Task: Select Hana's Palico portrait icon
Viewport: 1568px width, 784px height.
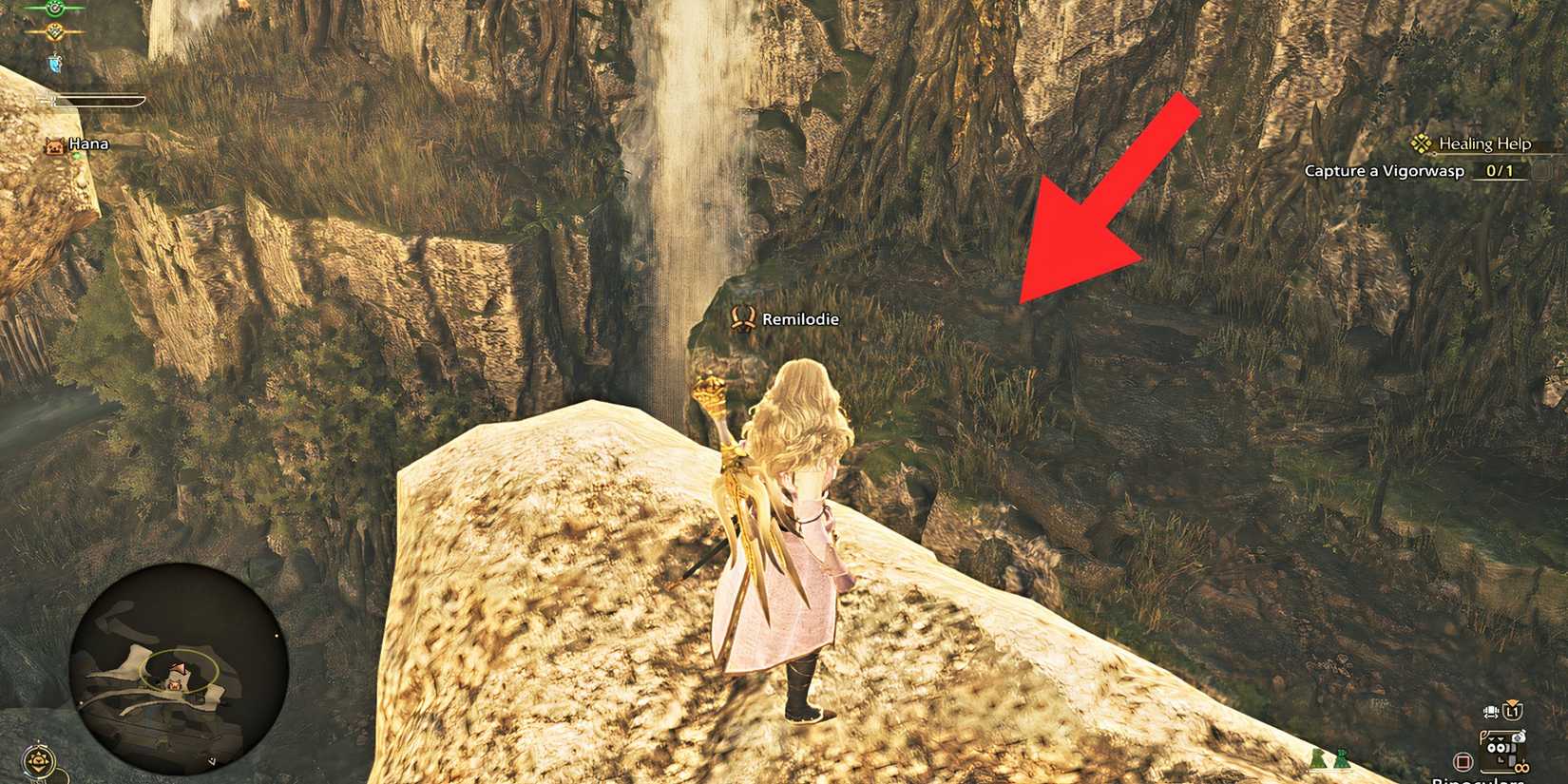Action: coord(55,146)
